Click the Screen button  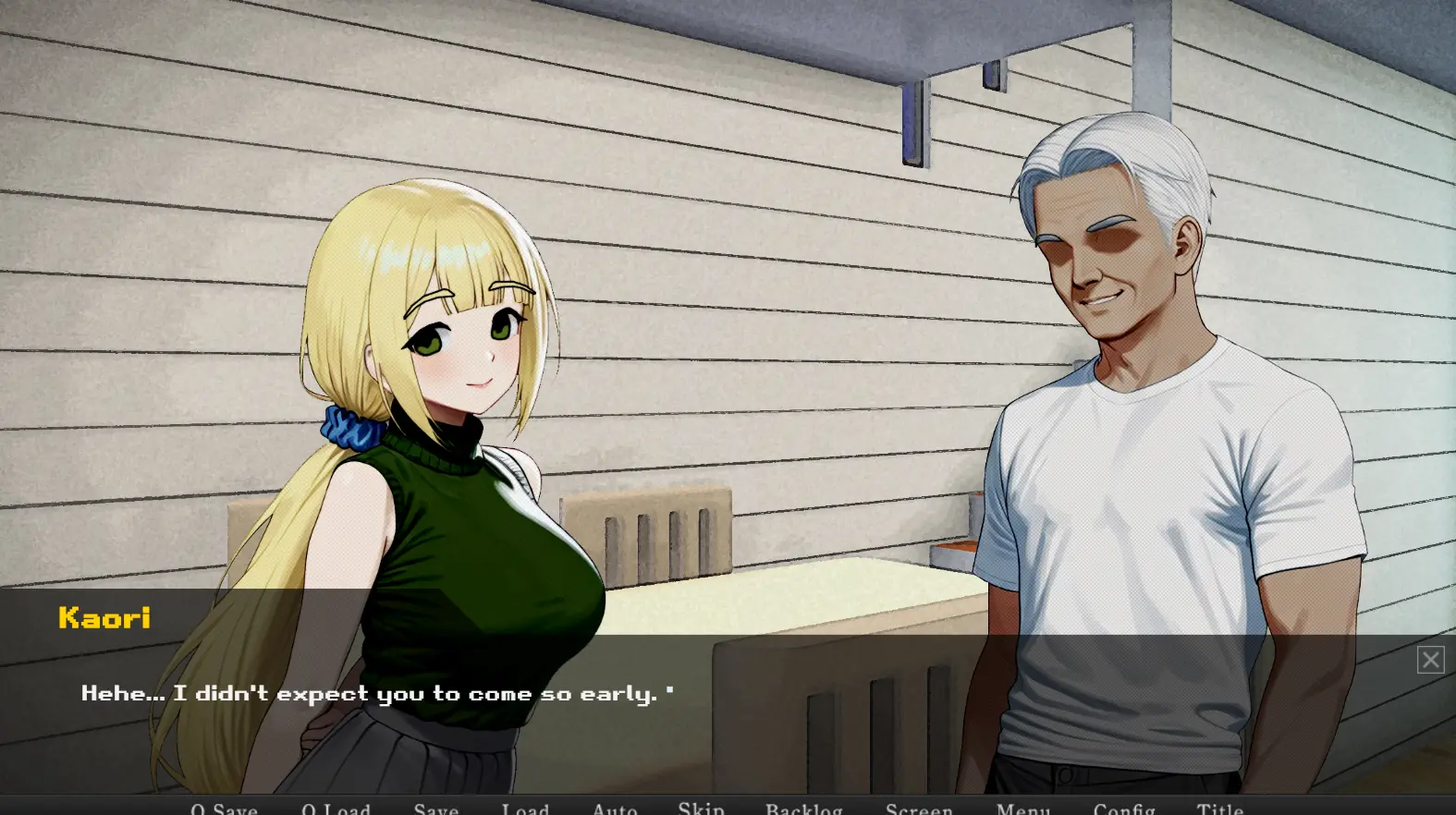pyautogui.click(x=919, y=809)
